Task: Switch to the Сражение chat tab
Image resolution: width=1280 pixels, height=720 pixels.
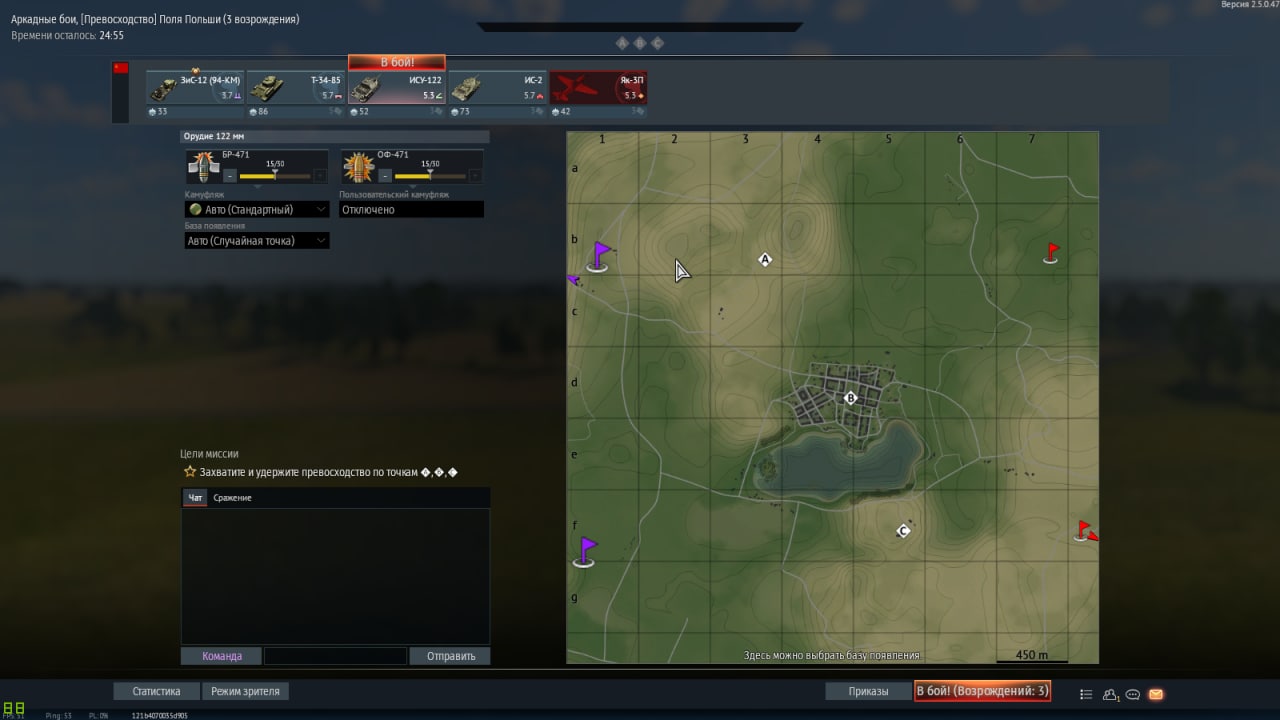Action: (232, 498)
